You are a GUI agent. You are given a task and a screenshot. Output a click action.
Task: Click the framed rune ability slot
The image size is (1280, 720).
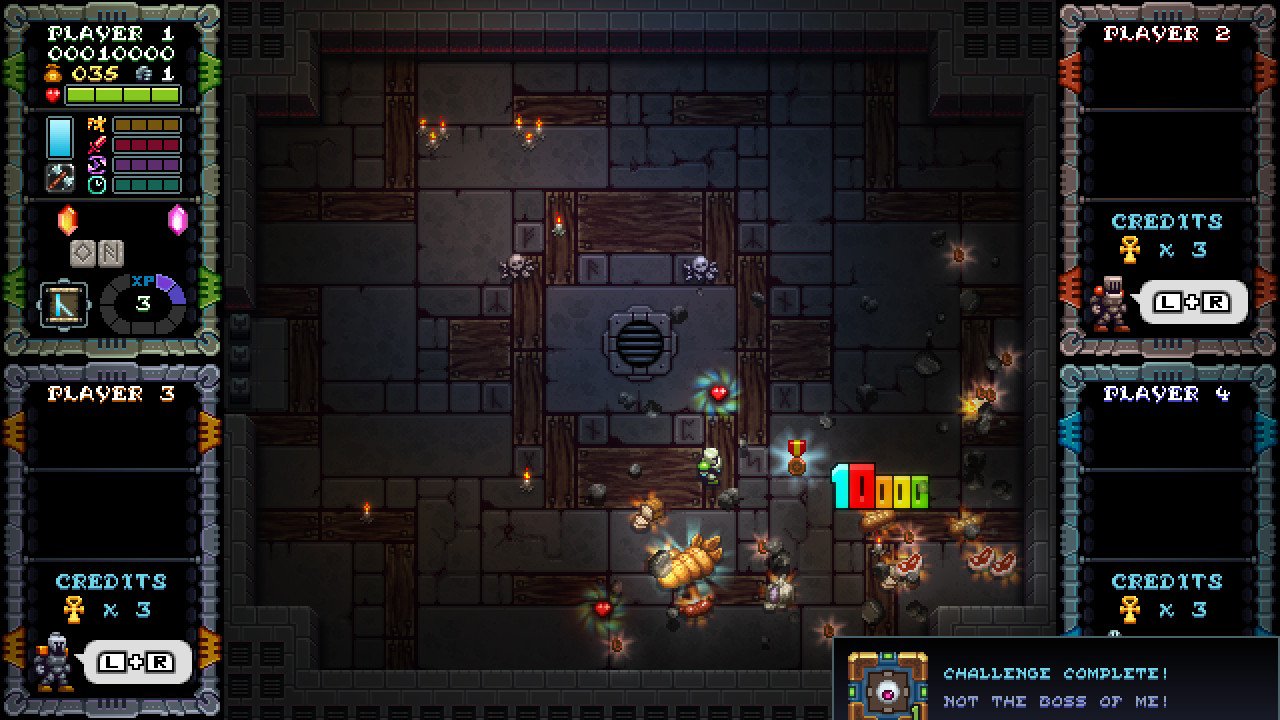tap(64, 303)
